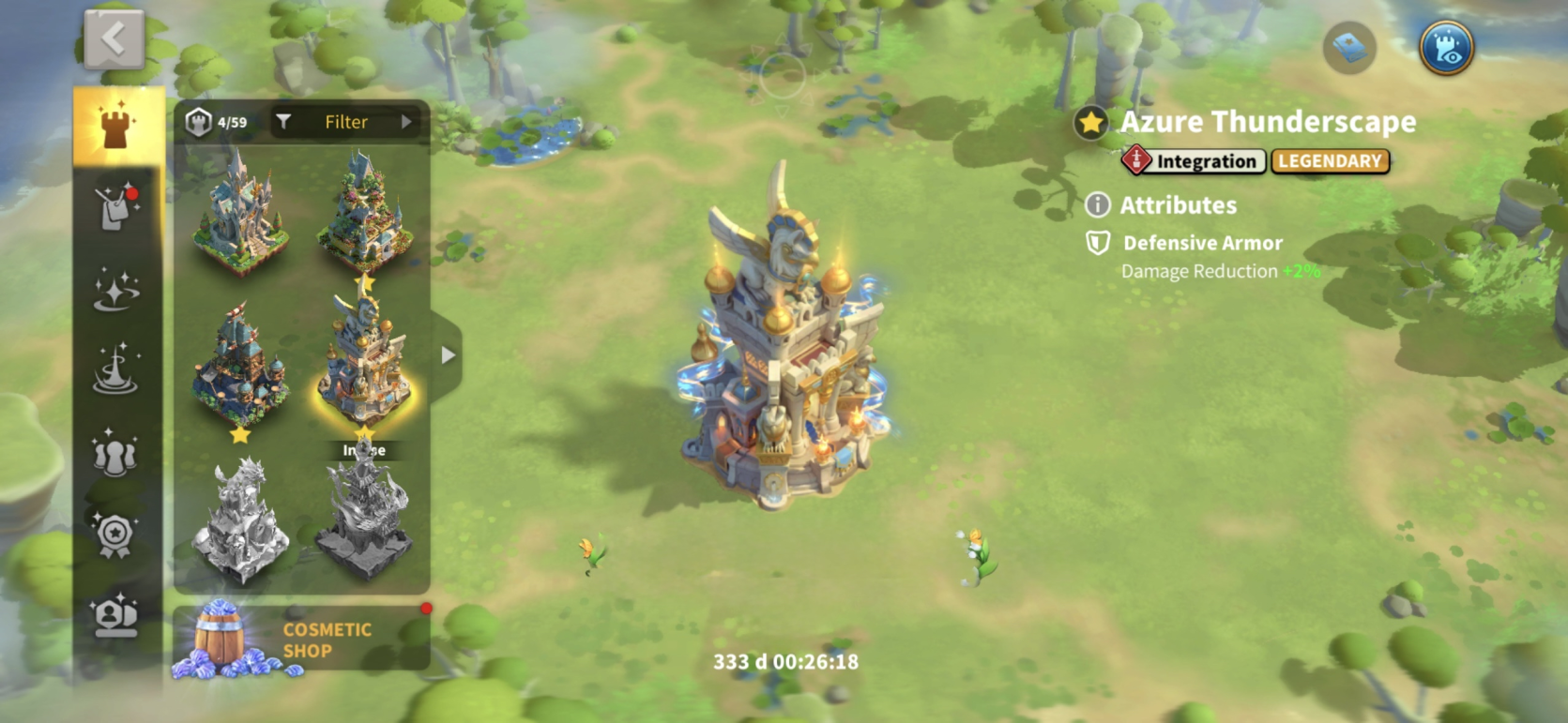Open the Cosmetic Shop
The width and height of the screenshot is (1568, 723).
300,640
